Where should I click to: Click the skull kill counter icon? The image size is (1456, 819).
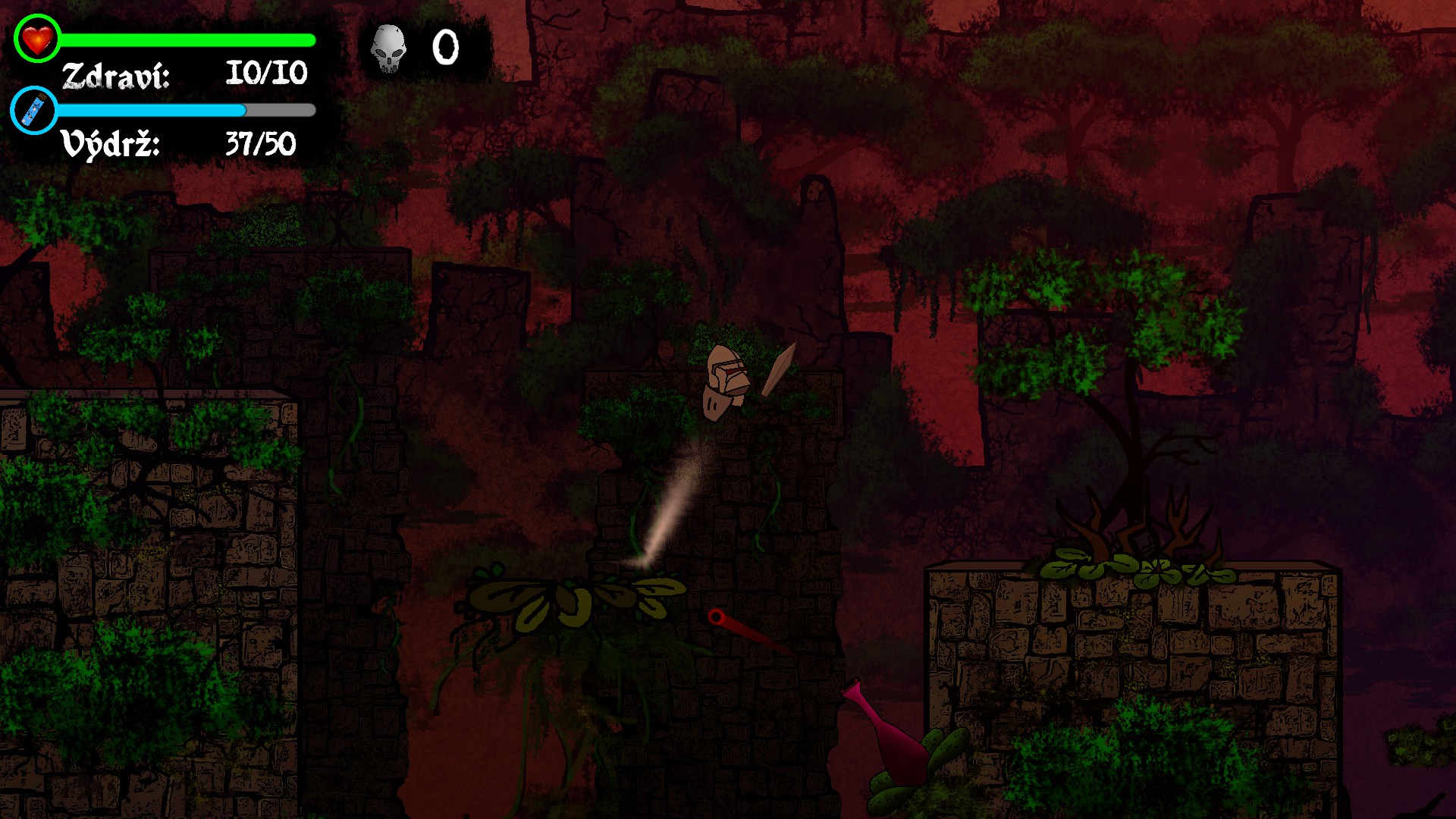click(x=388, y=48)
